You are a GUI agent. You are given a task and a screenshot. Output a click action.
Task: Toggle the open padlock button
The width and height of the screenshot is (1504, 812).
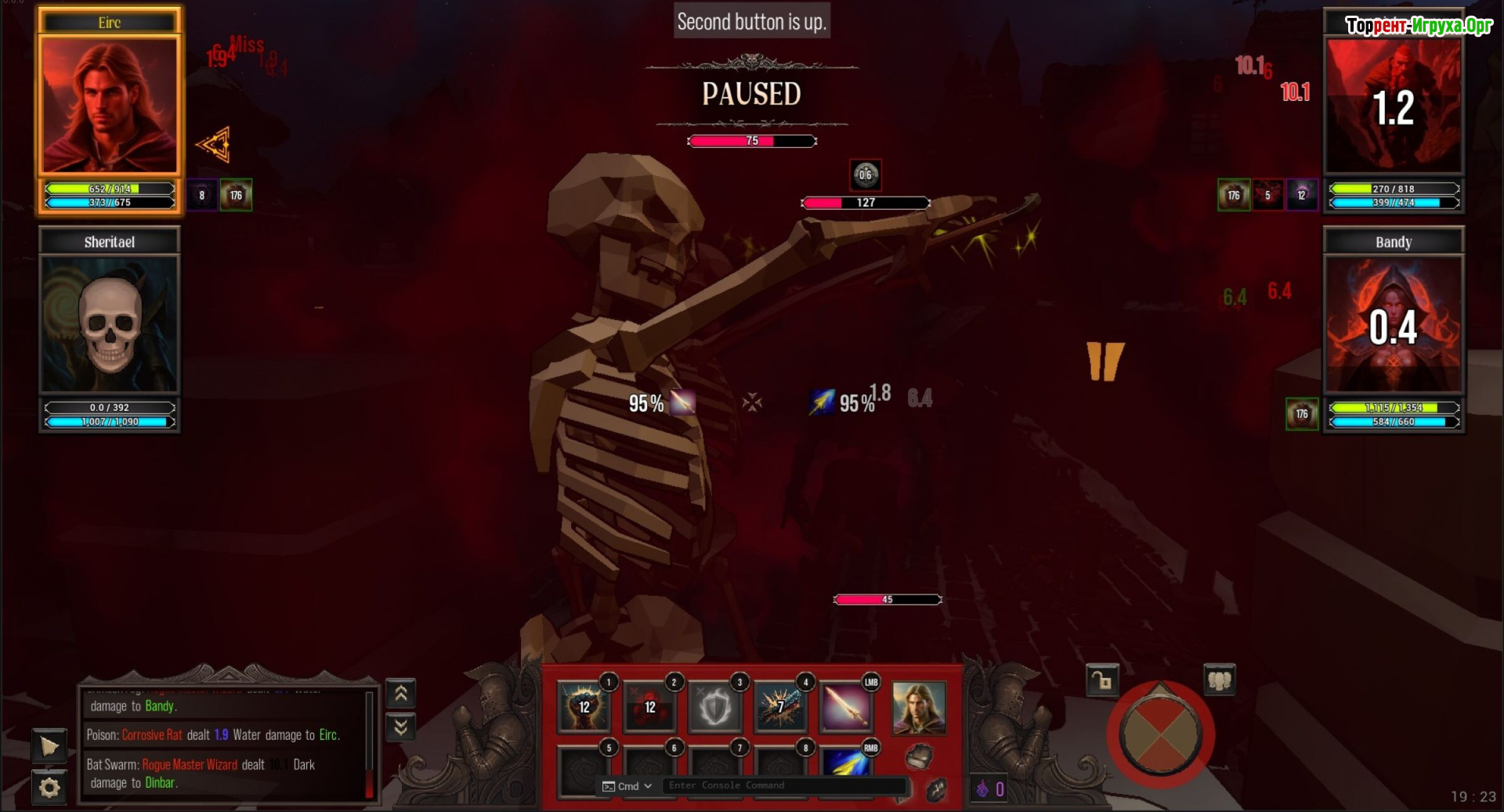click(x=1102, y=680)
